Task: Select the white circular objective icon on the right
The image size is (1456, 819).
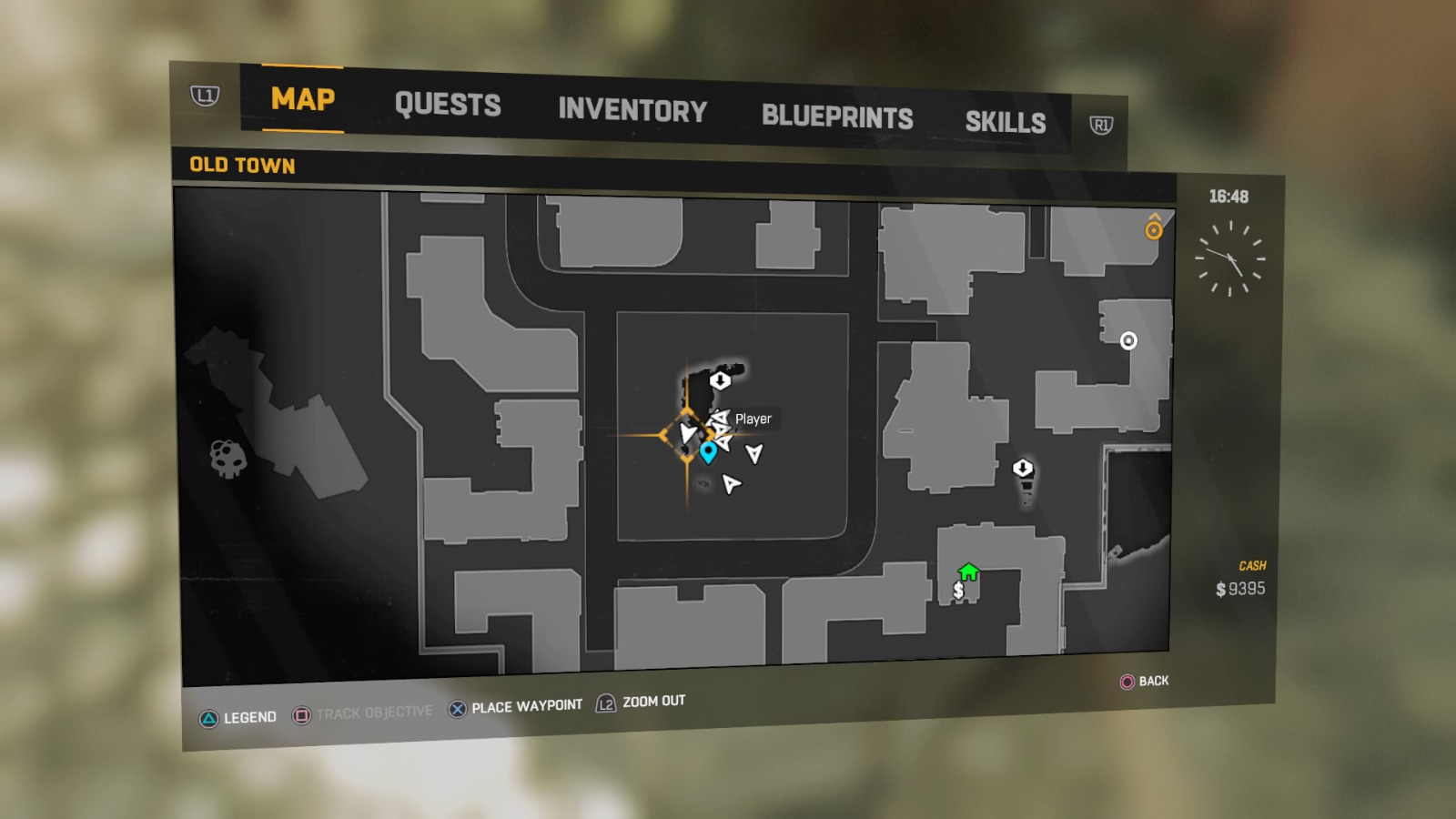Action: 1129,340
